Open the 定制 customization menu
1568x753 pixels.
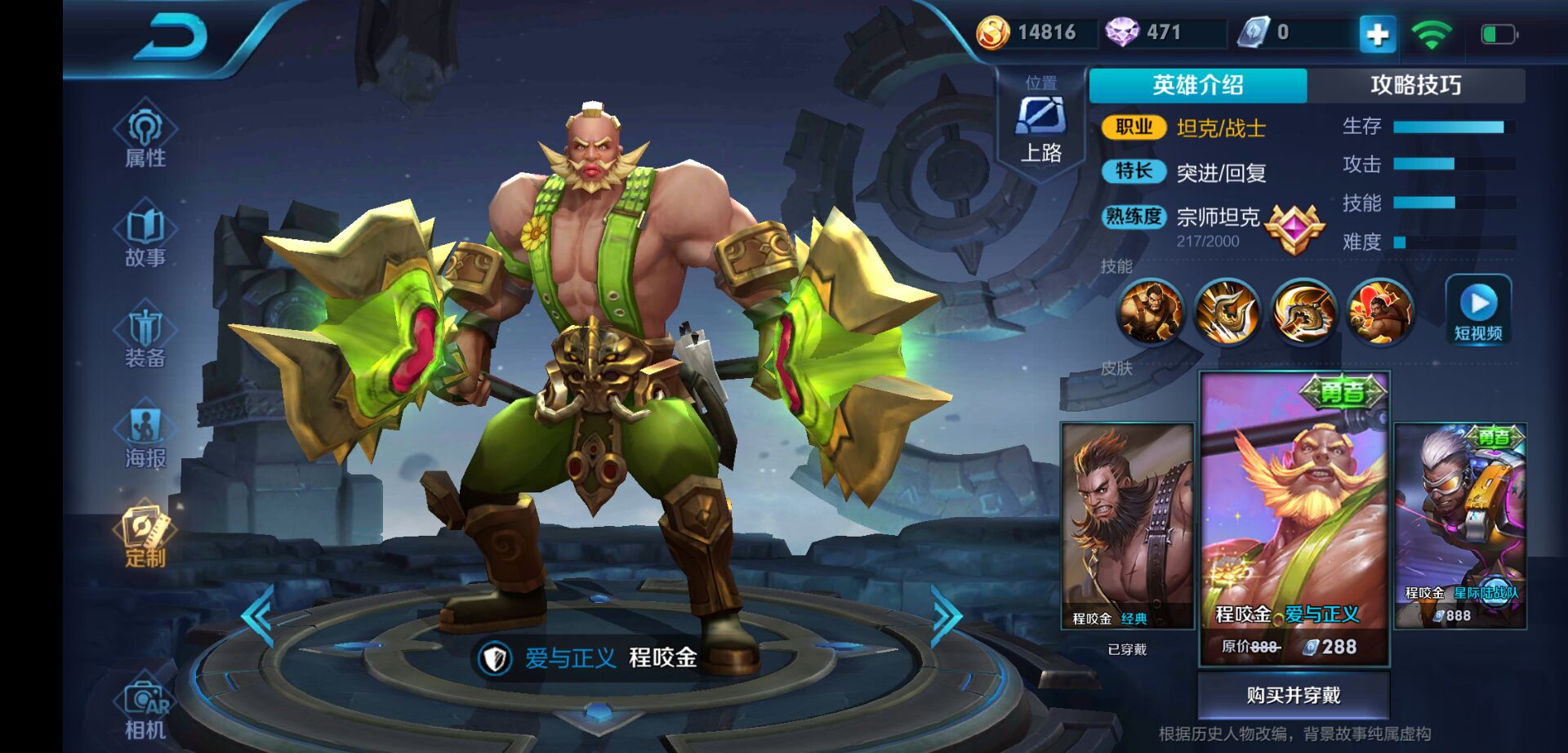[145, 537]
